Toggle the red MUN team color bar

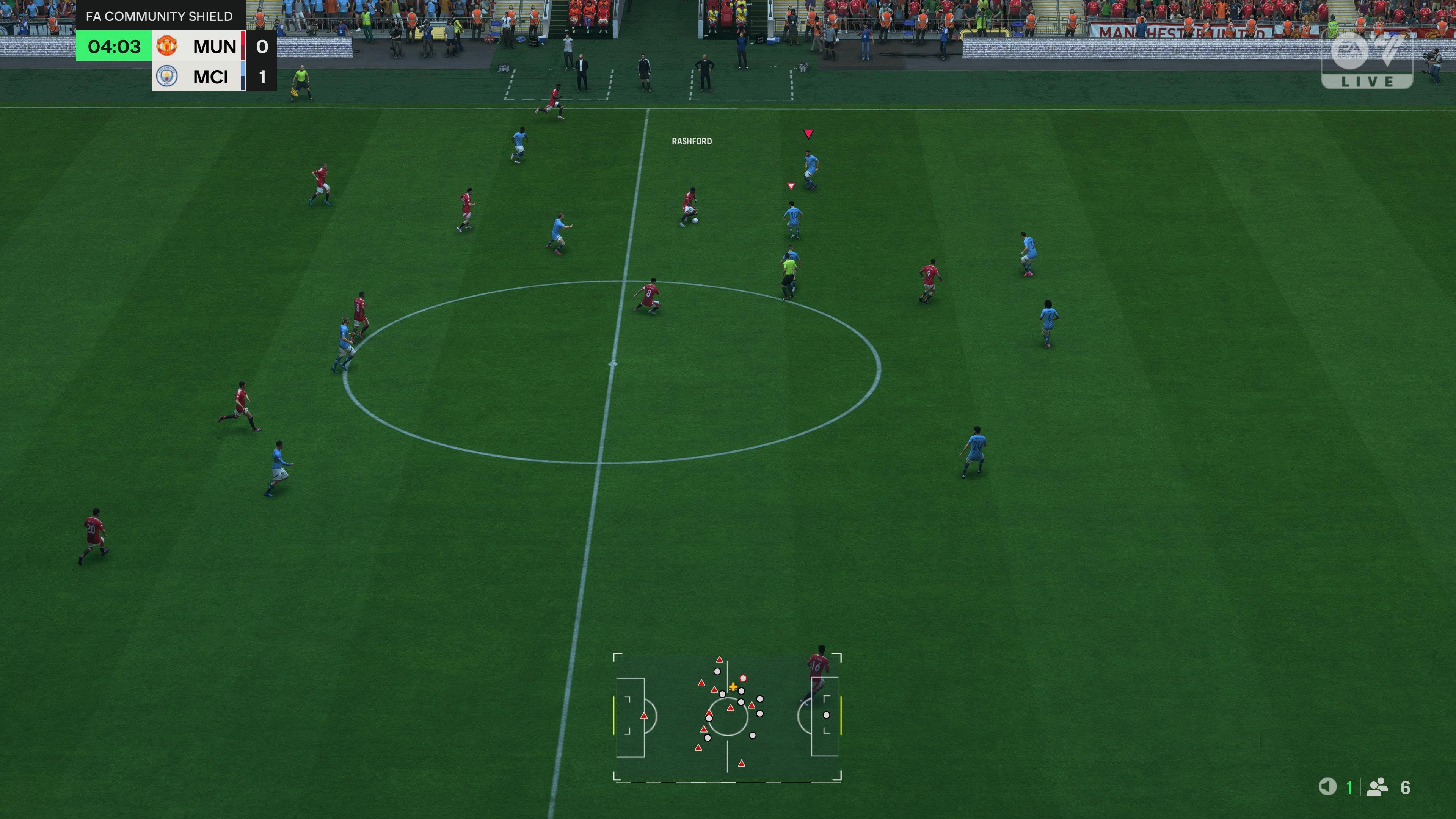pyautogui.click(x=243, y=46)
